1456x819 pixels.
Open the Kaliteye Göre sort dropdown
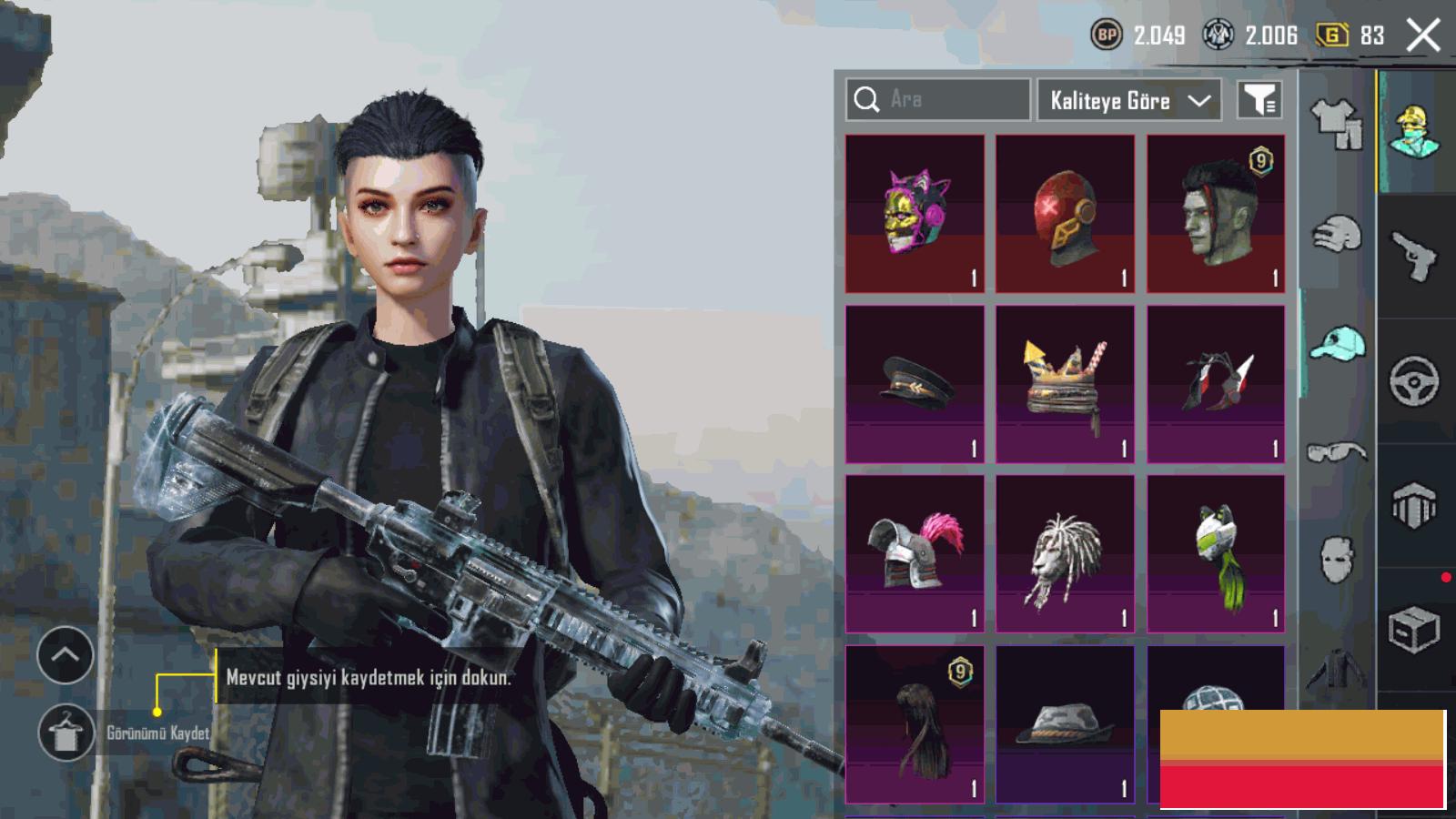point(1128,100)
